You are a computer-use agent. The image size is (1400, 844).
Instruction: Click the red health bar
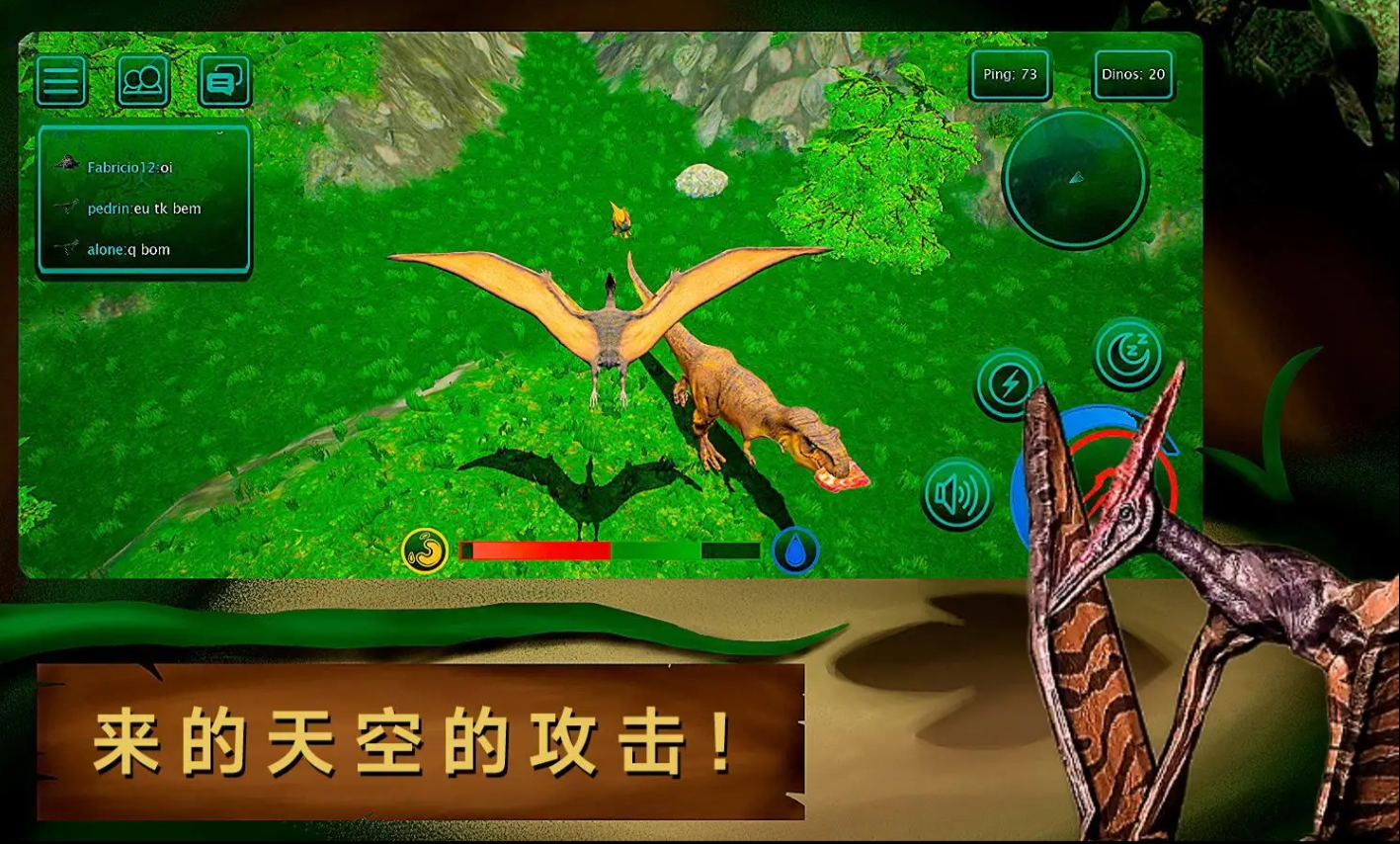(538, 549)
